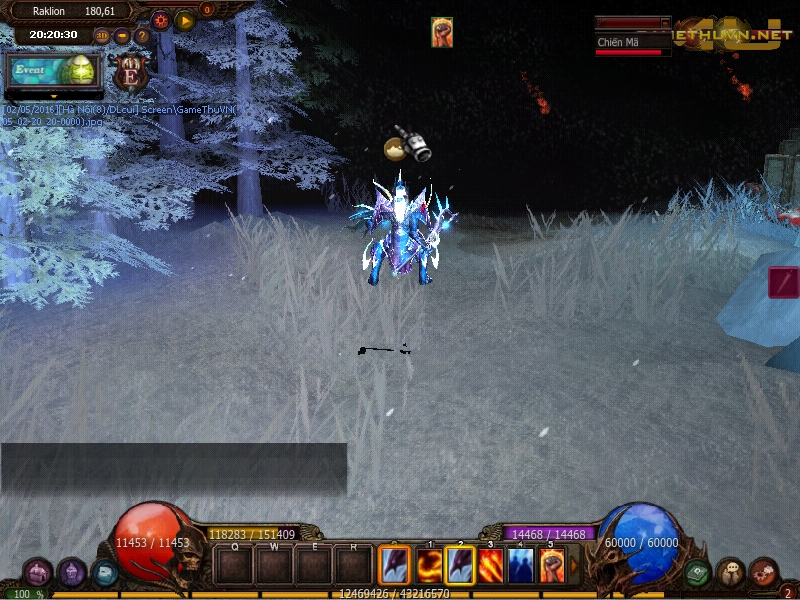Open the speech bubble community button
800x600 pixels.
(x=730, y=573)
